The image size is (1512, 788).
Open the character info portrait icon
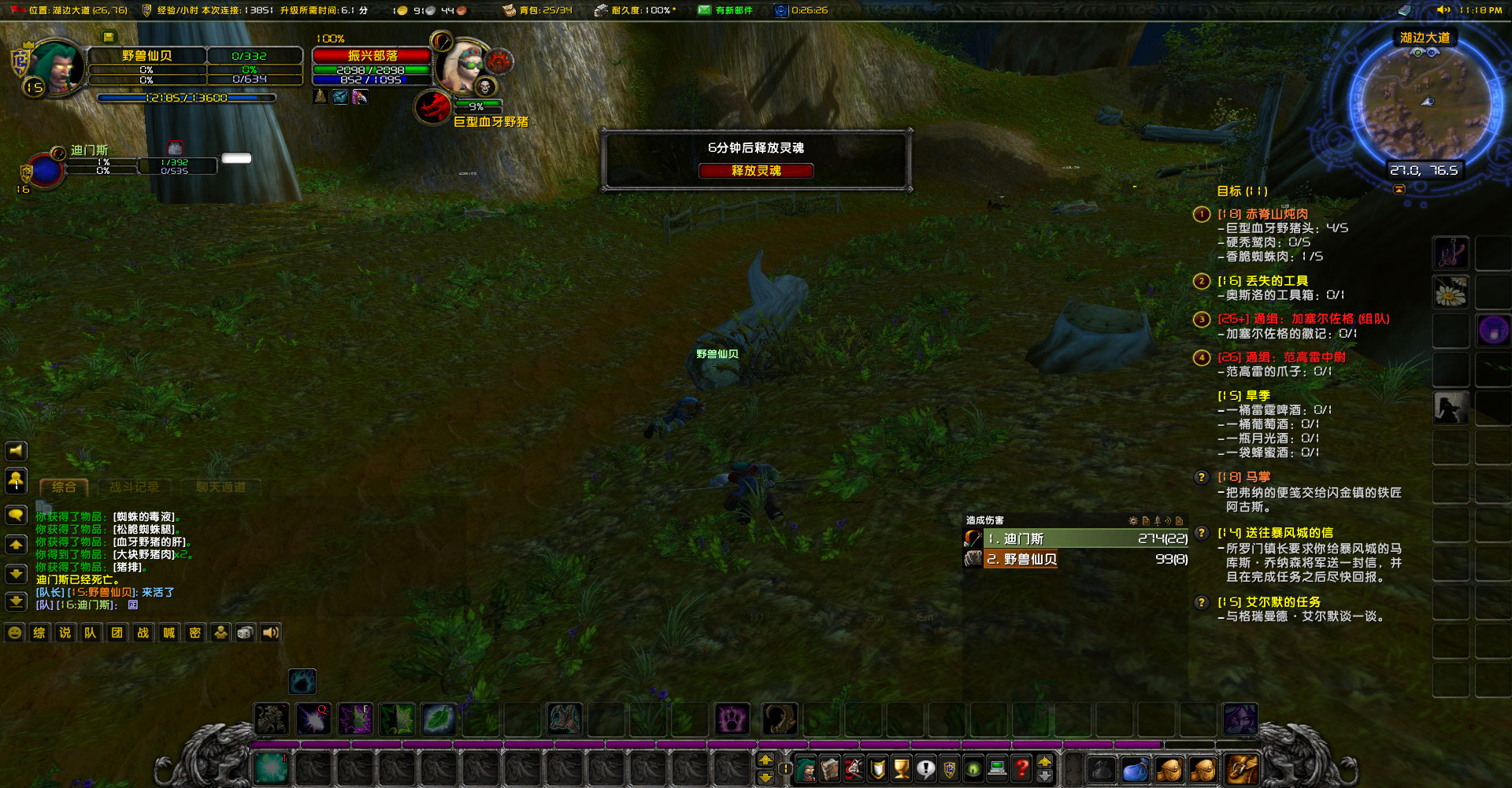point(805,768)
